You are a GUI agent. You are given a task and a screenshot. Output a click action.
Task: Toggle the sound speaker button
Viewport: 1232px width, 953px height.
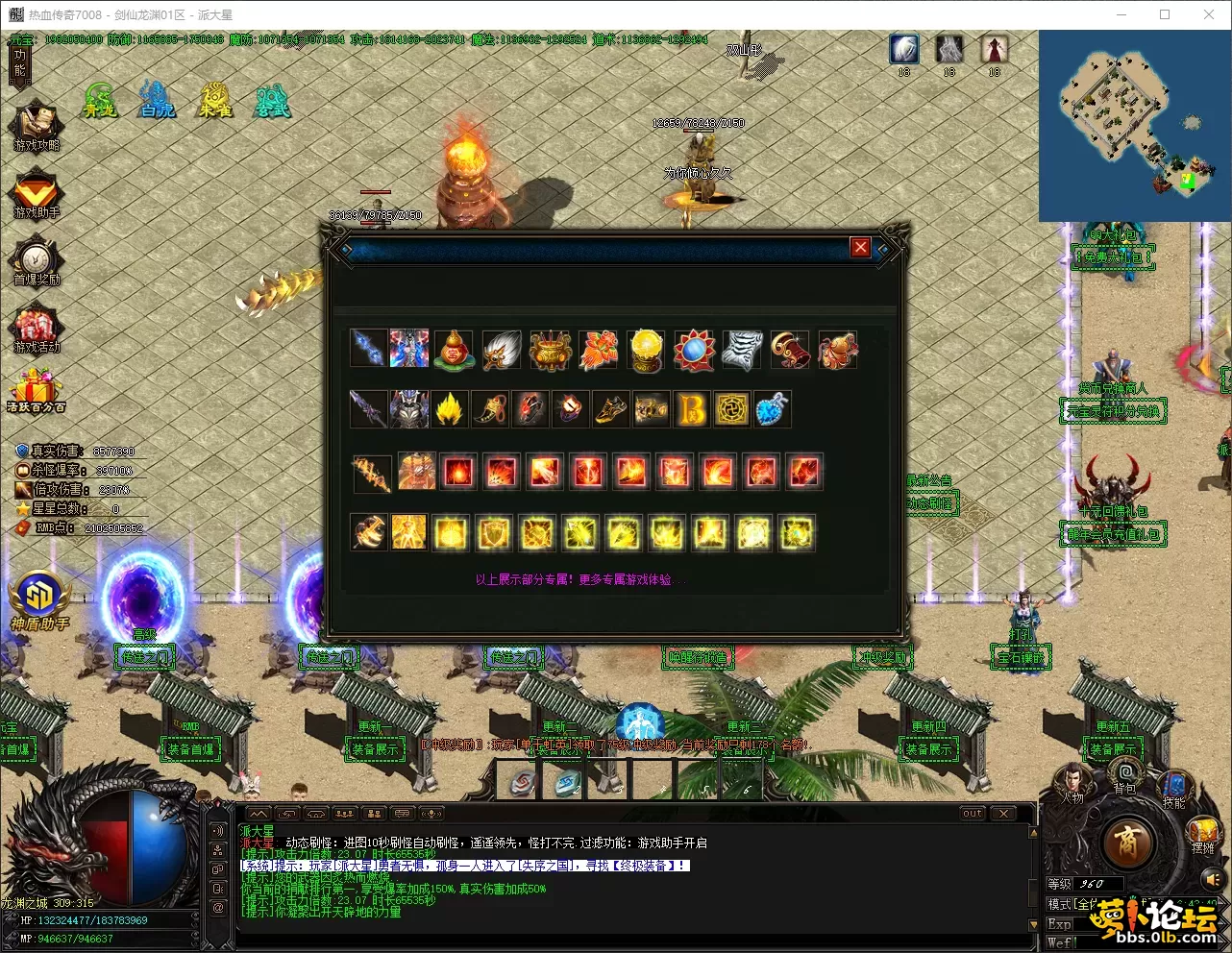click(x=1213, y=878)
